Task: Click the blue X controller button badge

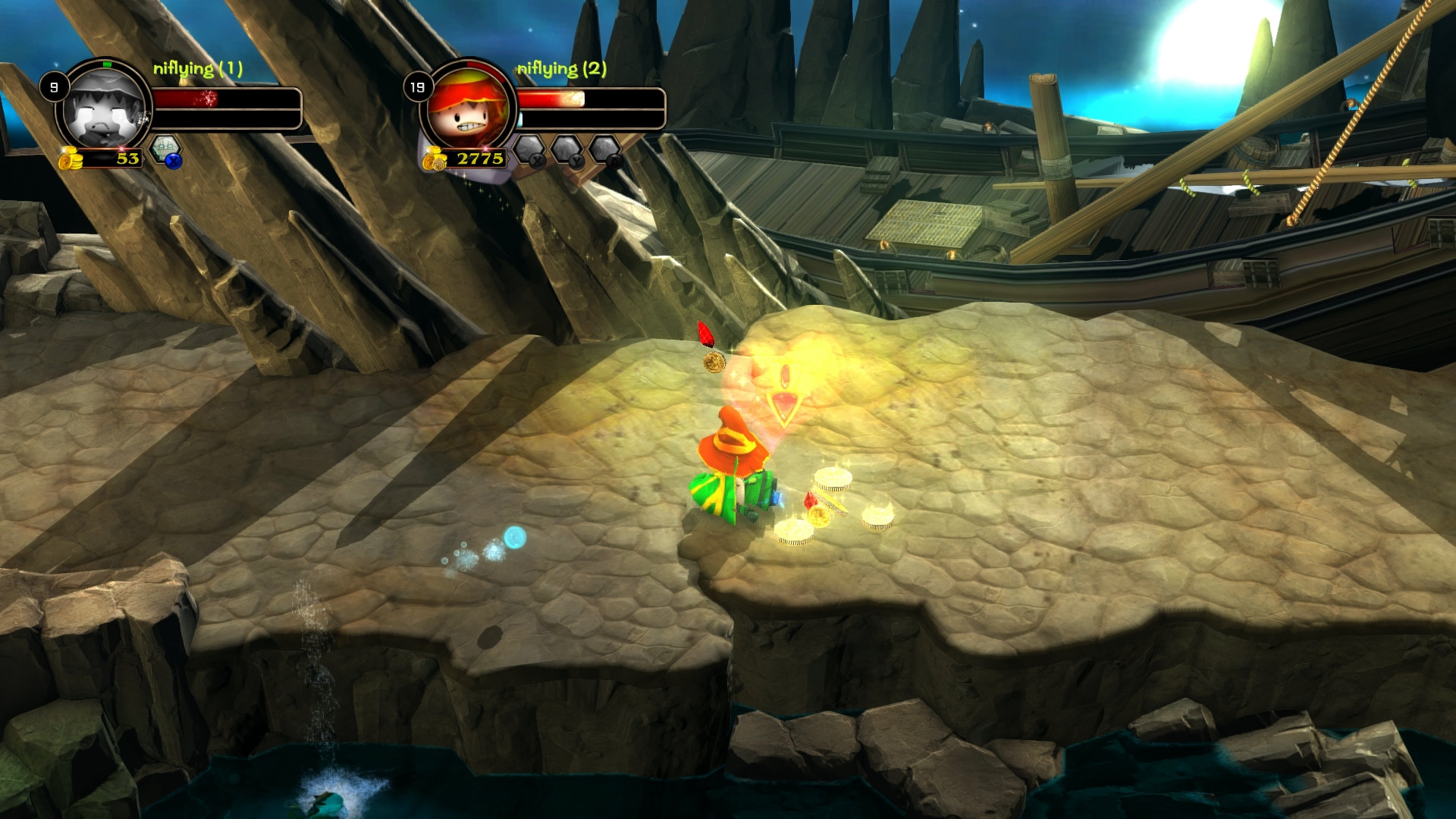Action: (174, 162)
